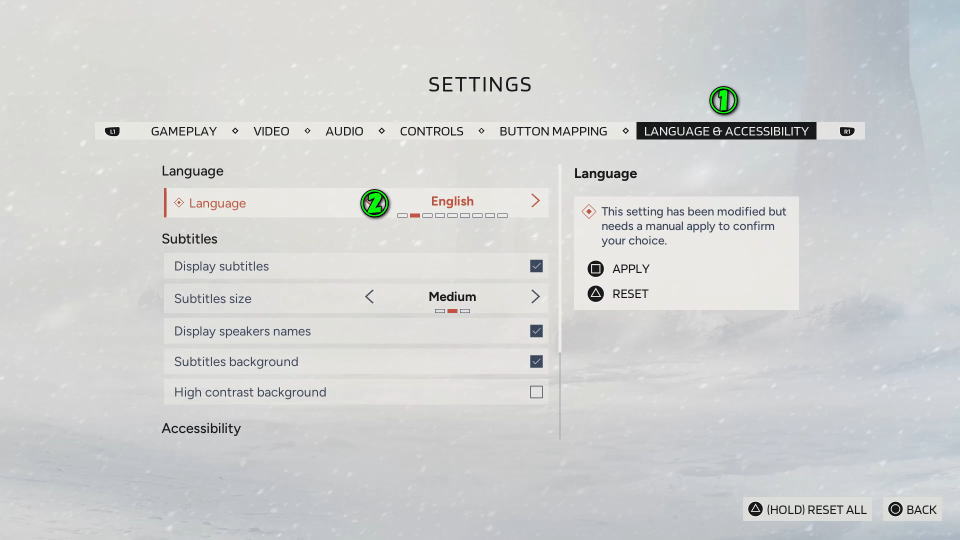Screen dimensions: 960x540
Task: Open the Video settings tab
Action: 271,131
